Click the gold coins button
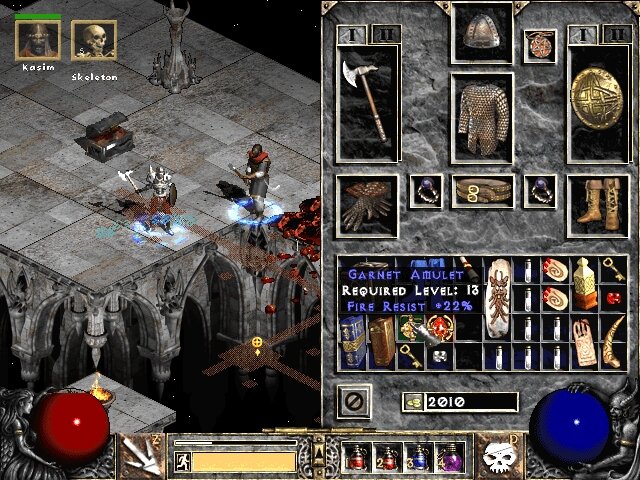 tap(411, 401)
